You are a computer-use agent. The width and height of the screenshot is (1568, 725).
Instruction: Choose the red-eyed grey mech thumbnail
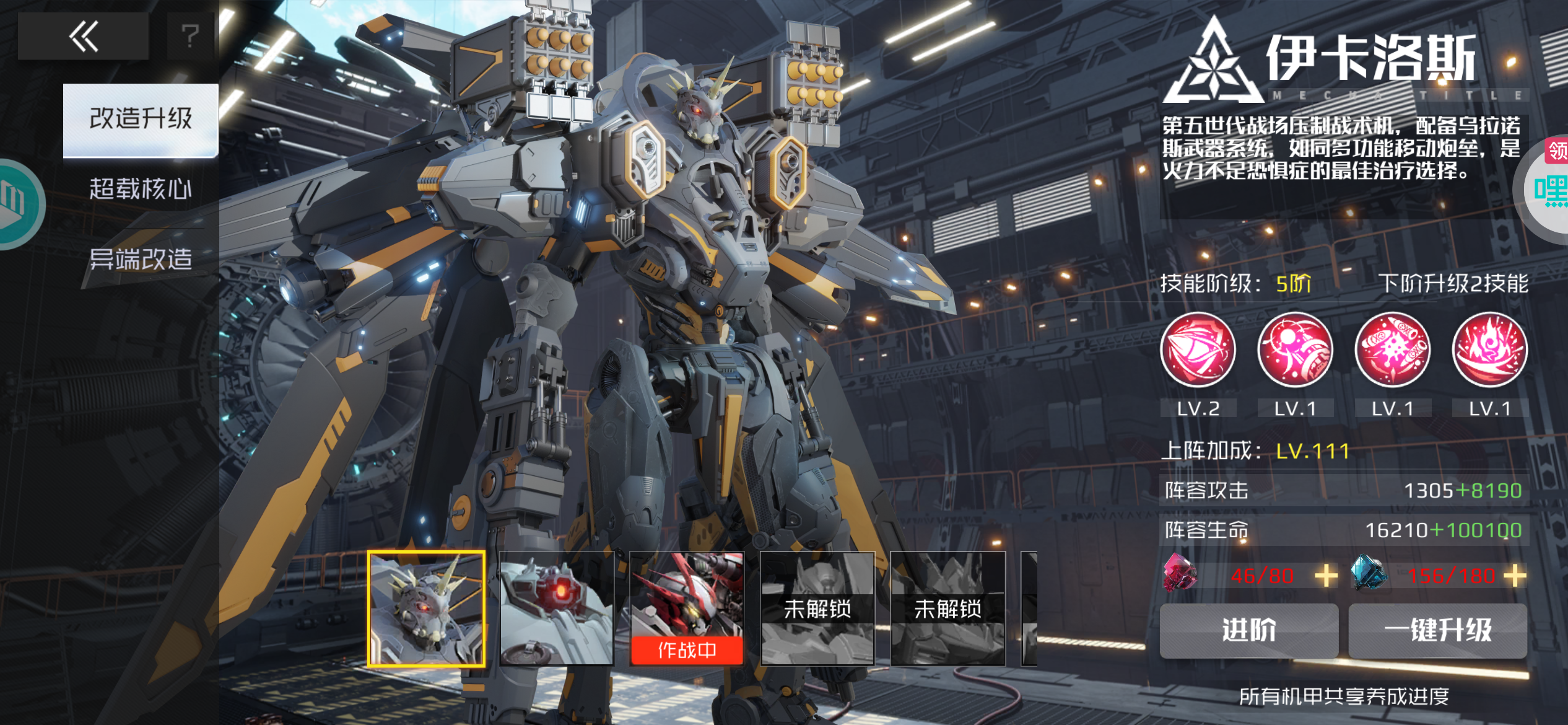557,609
